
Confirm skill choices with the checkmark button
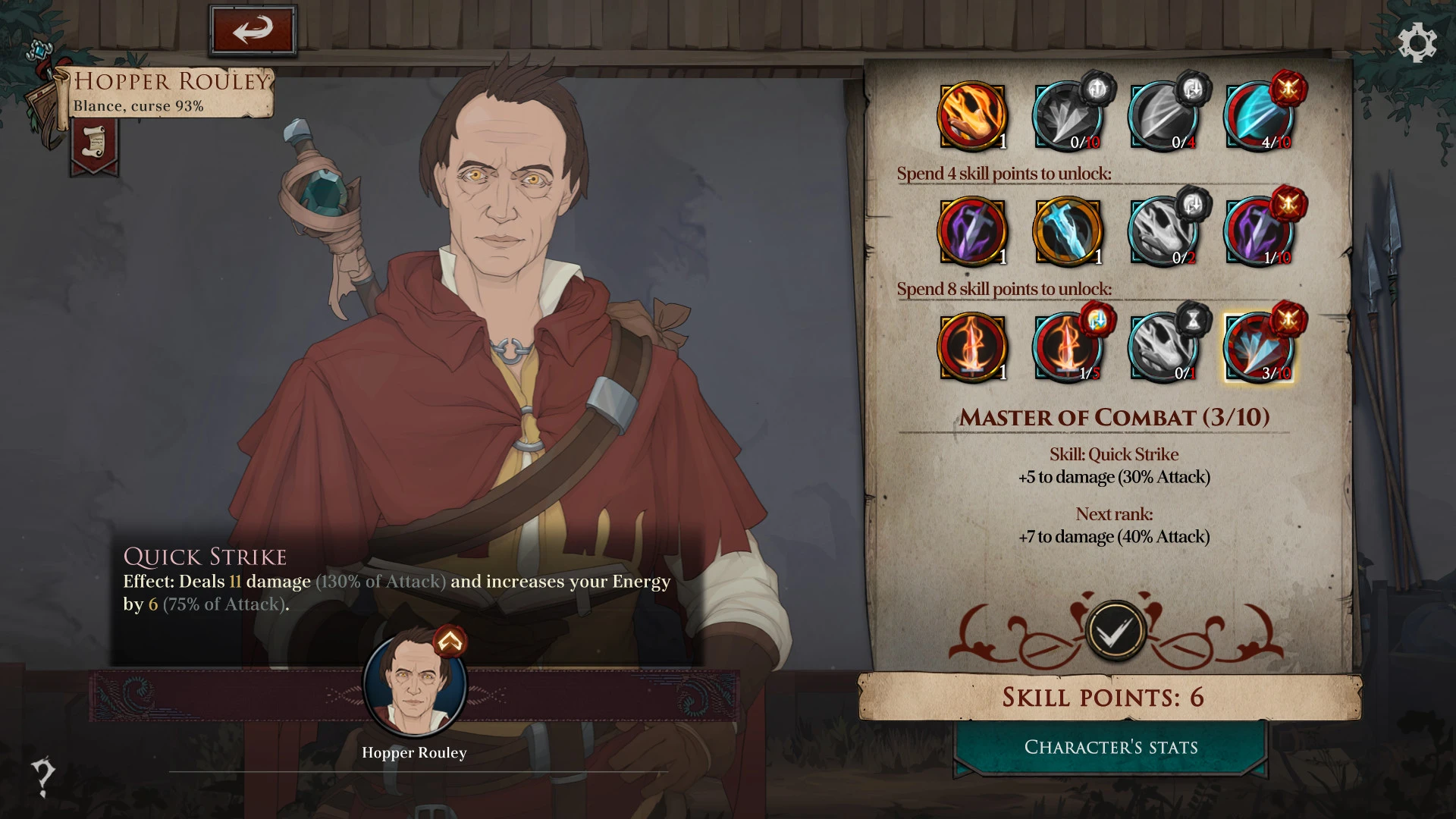click(1115, 631)
